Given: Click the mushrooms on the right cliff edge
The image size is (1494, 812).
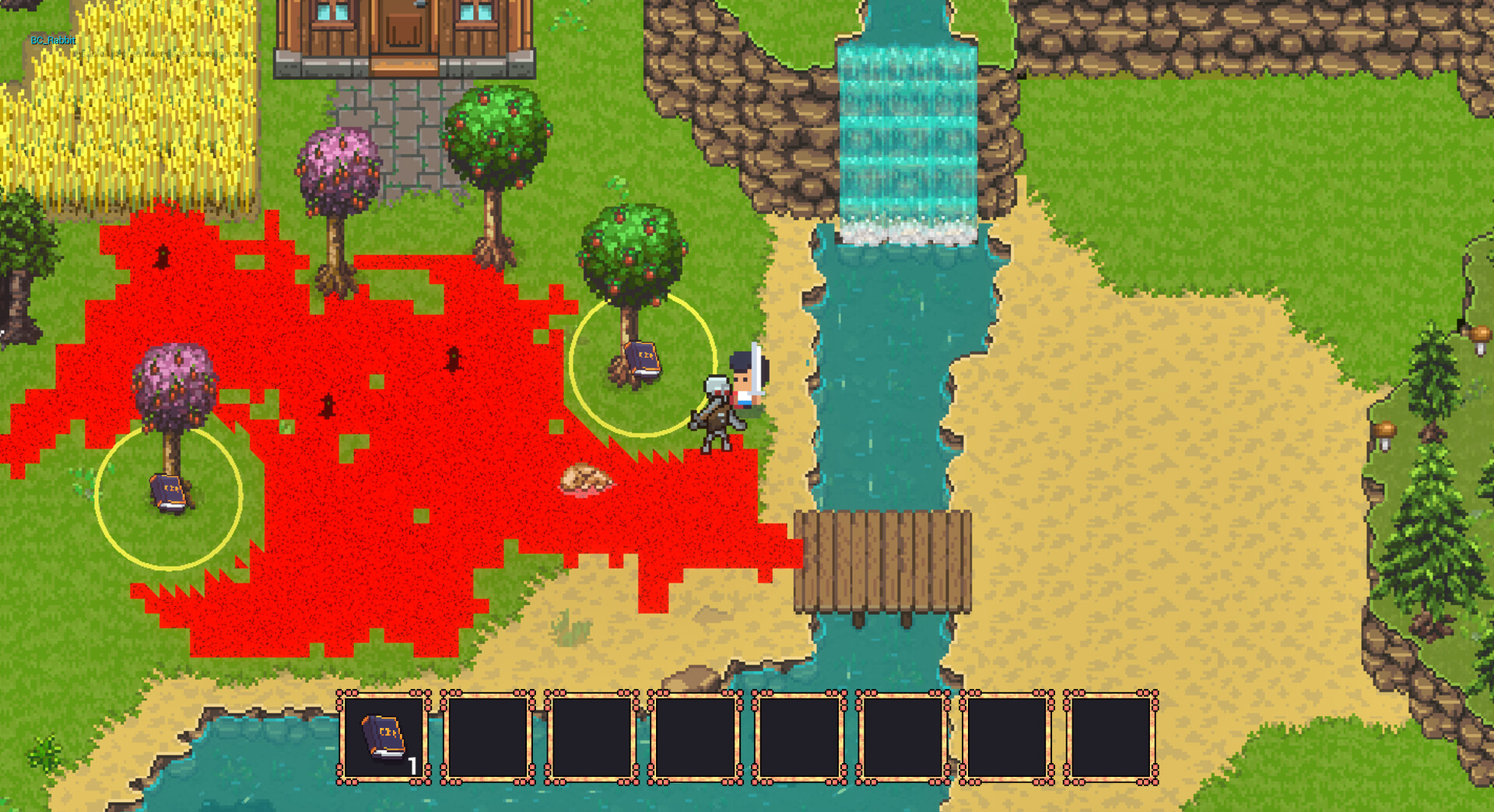Looking at the screenshot, I should (1385, 430).
